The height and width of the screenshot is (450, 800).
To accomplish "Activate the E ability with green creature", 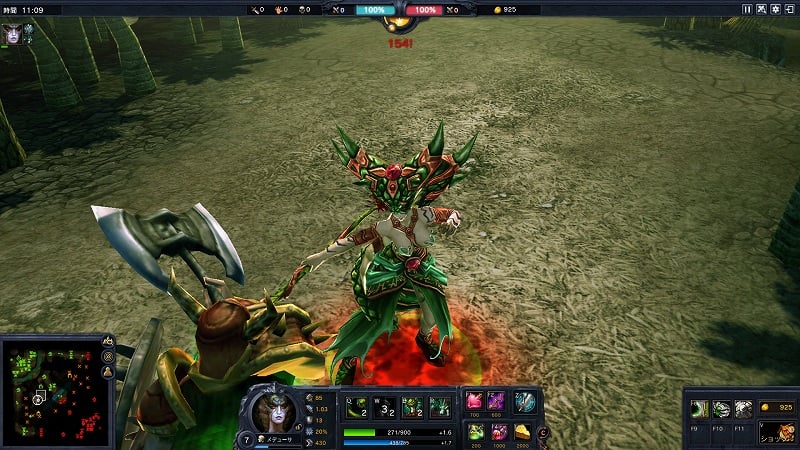I will (x=412, y=406).
